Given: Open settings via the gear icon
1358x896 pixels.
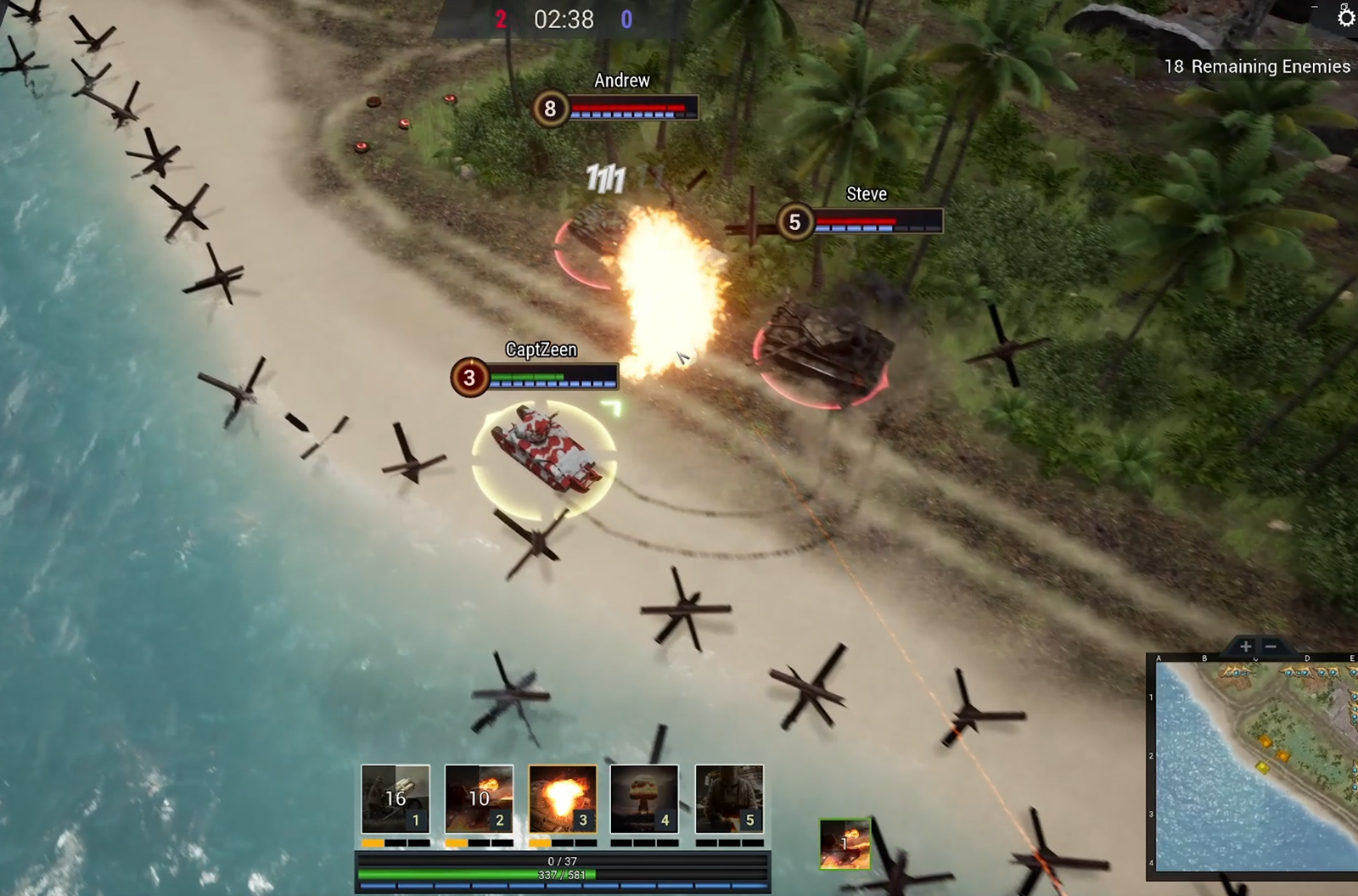Looking at the screenshot, I should [x=1347, y=18].
